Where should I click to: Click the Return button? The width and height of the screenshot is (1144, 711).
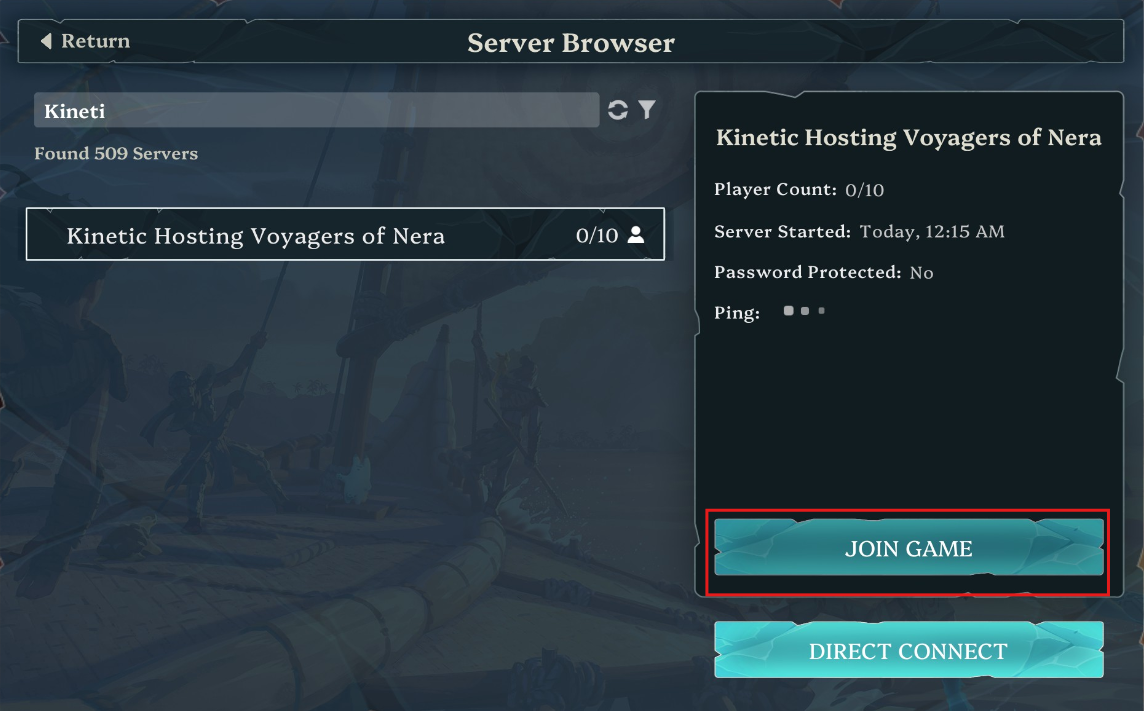(x=86, y=42)
